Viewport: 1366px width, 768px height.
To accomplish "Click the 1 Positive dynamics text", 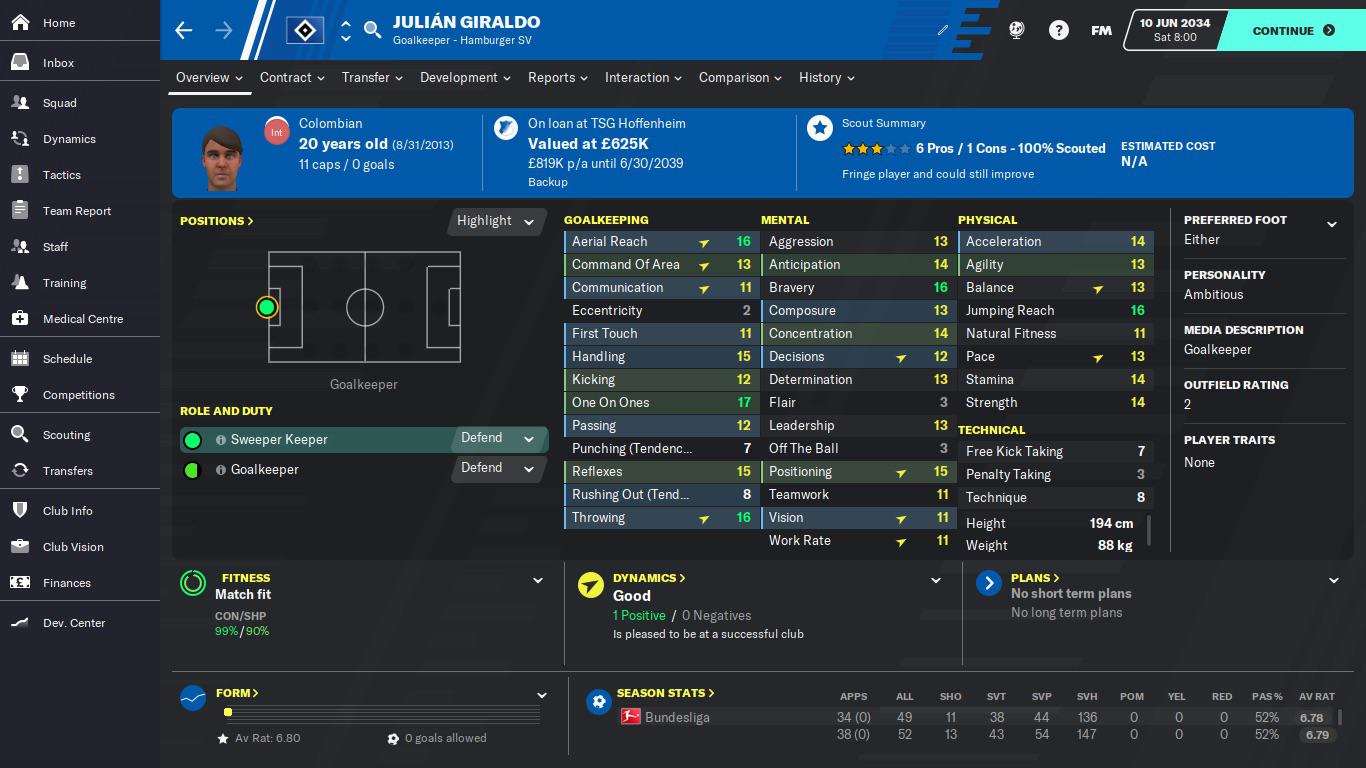I will click(640, 615).
